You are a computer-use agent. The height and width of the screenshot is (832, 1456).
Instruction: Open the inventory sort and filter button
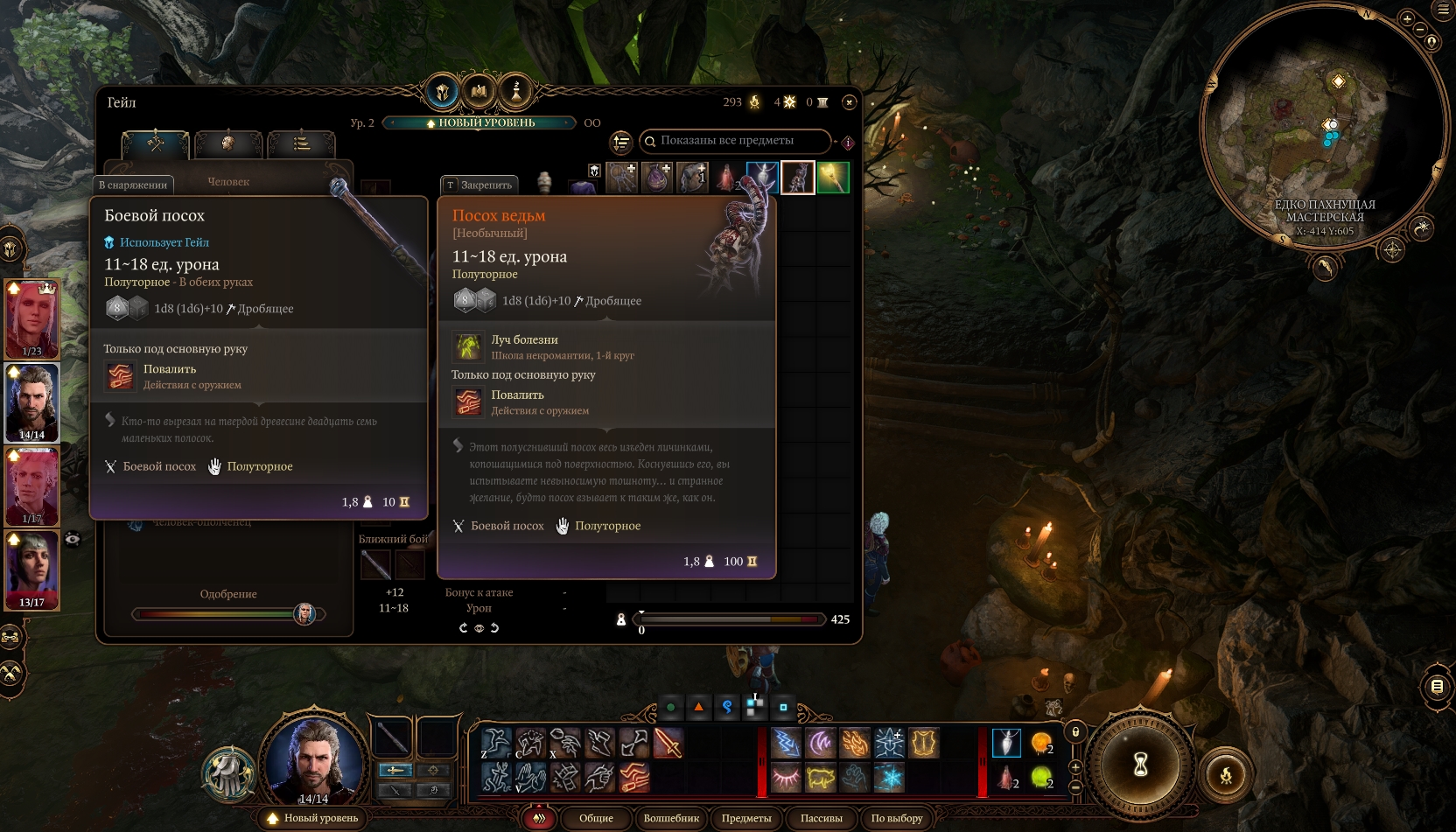click(620, 142)
